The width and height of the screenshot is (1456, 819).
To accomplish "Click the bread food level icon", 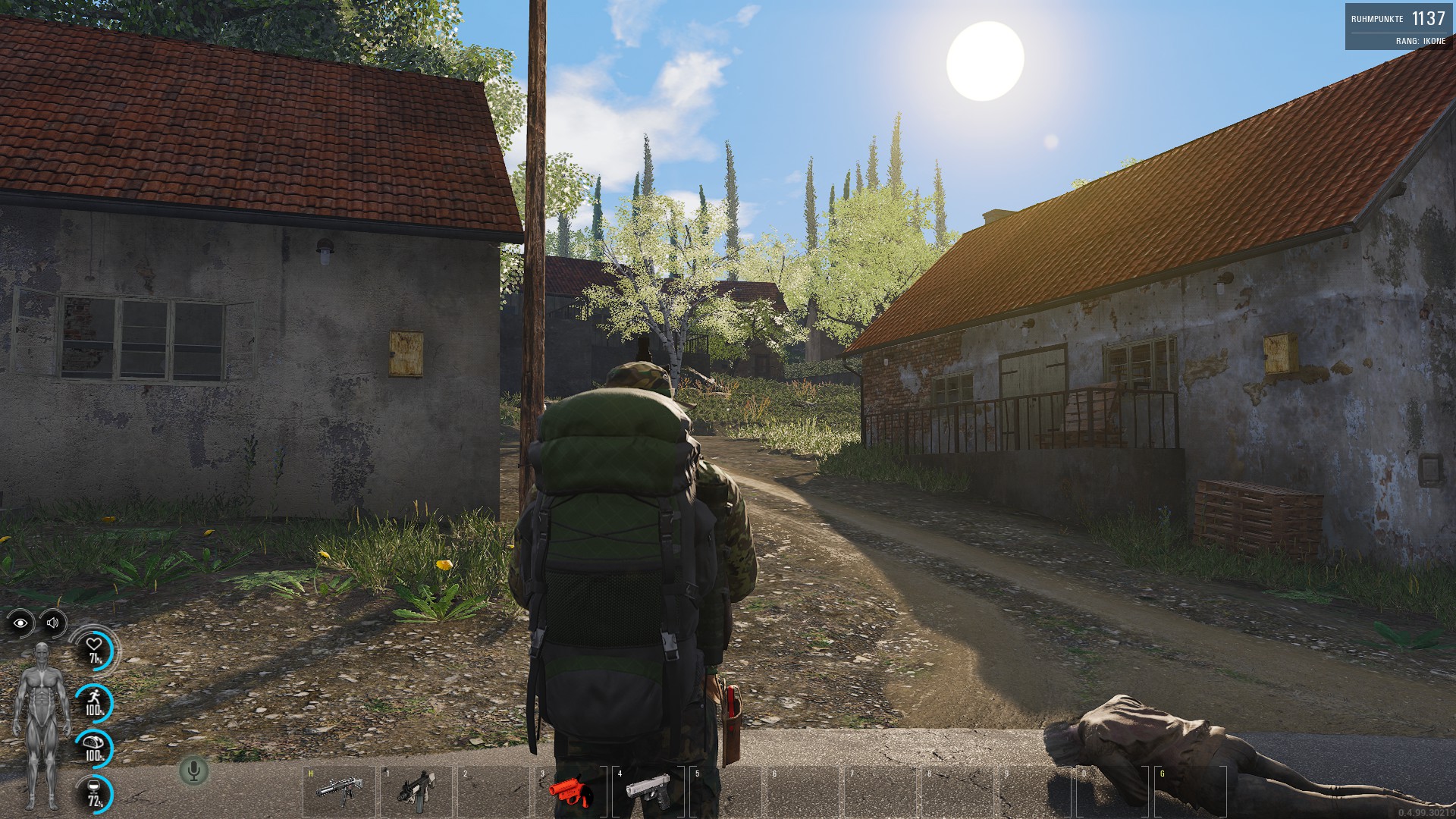I will pos(95,747).
